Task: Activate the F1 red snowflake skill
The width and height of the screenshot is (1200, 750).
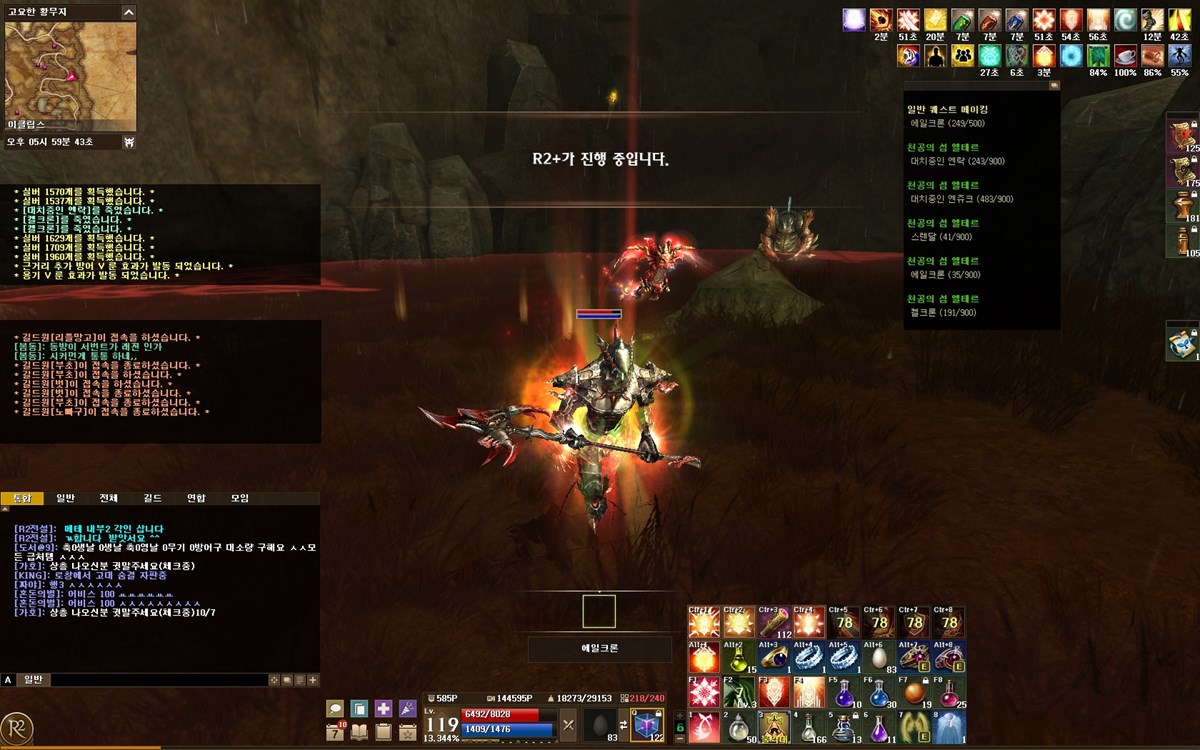Action: (x=704, y=692)
